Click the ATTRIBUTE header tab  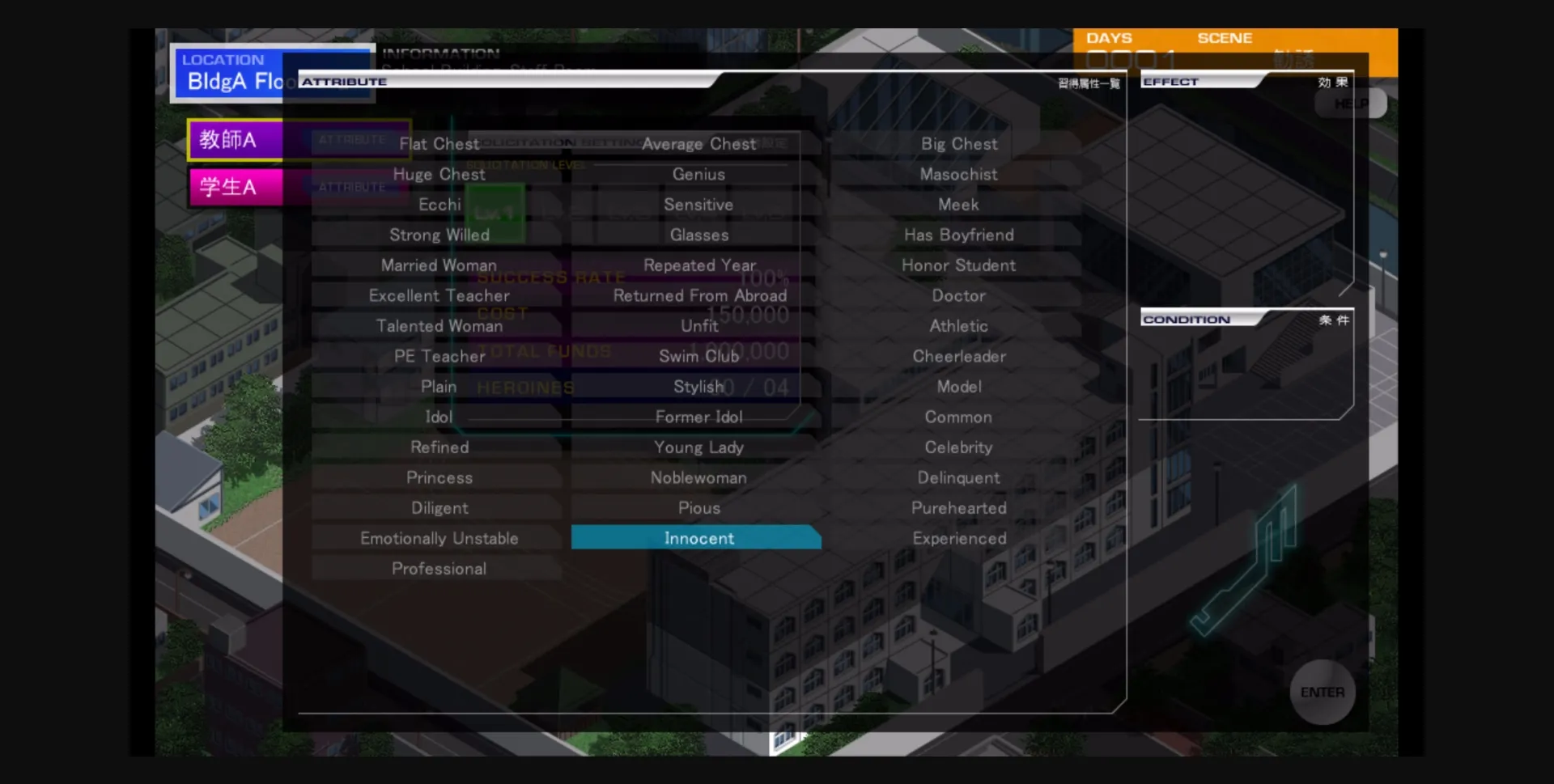[343, 81]
